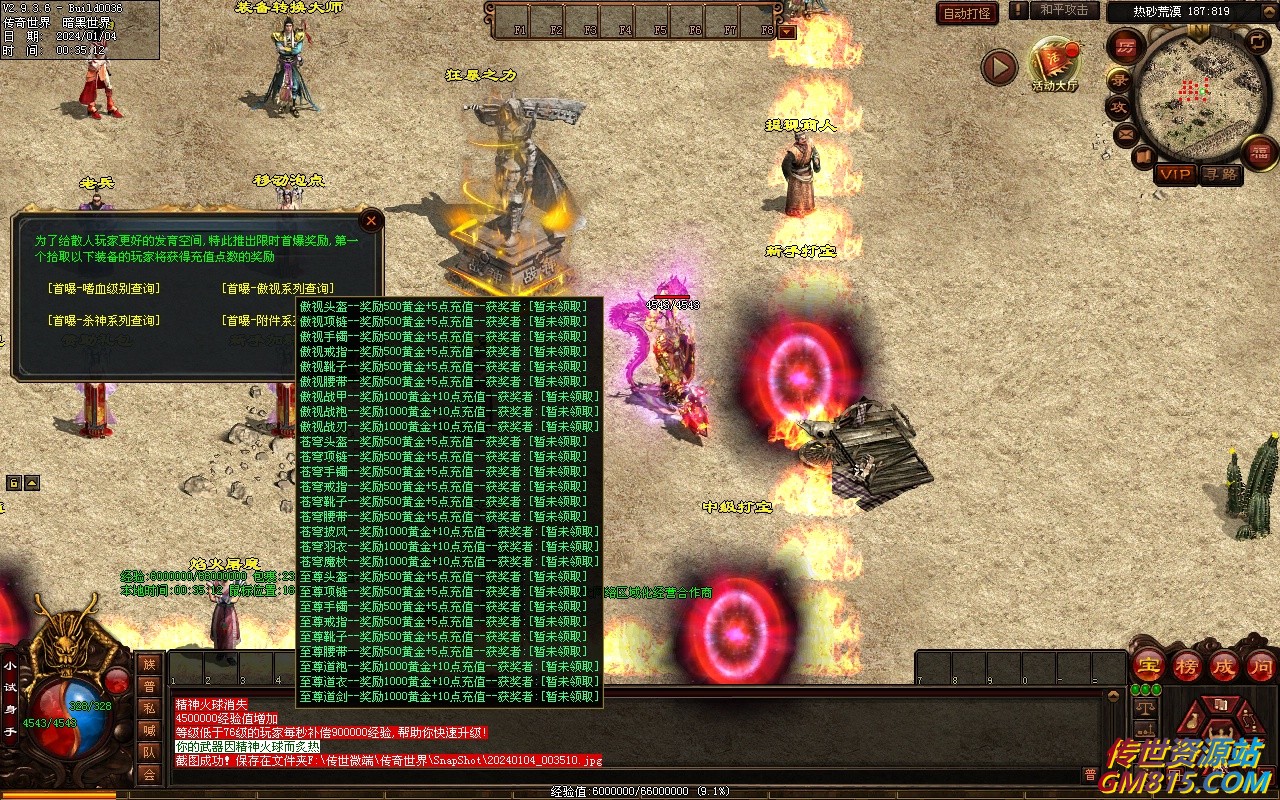The width and height of the screenshot is (1280, 800).
Task: Open the 首曝-杀神系列查询 link
Action: [103, 321]
